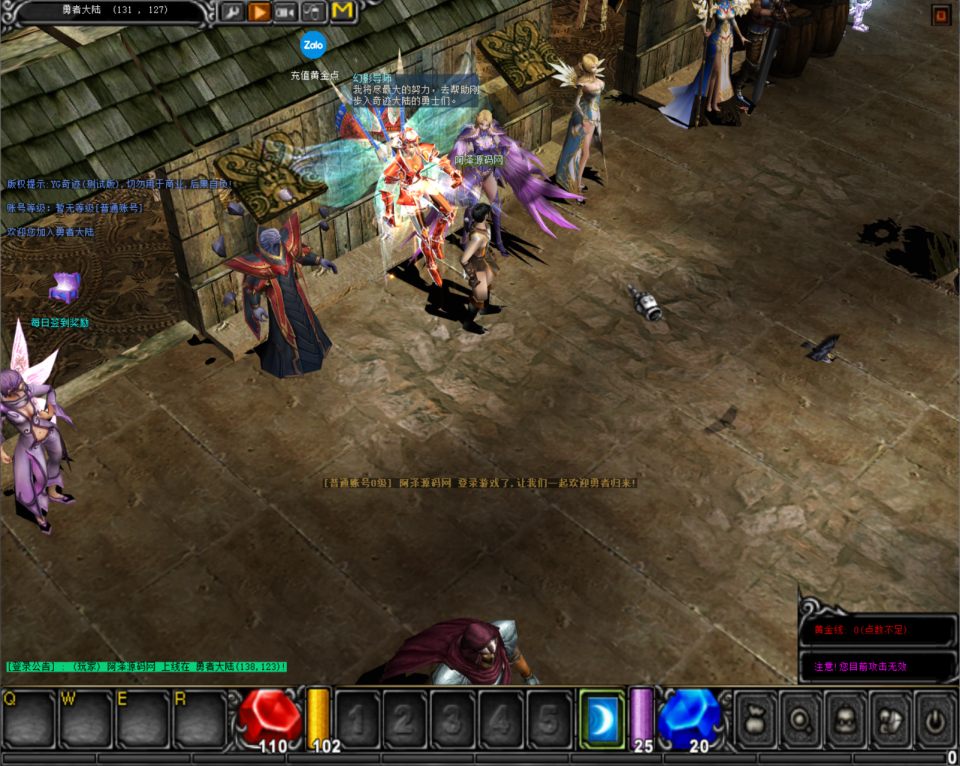Click the orange play arrow button
This screenshot has width=960, height=766.
coord(259,12)
